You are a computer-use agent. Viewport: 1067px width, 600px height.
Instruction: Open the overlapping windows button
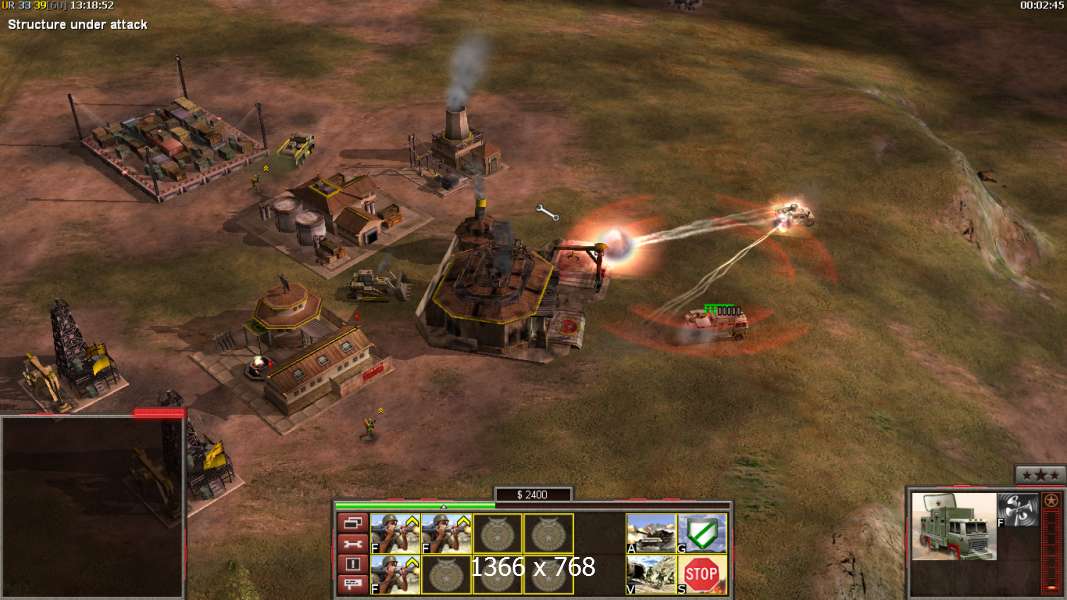(x=352, y=522)
